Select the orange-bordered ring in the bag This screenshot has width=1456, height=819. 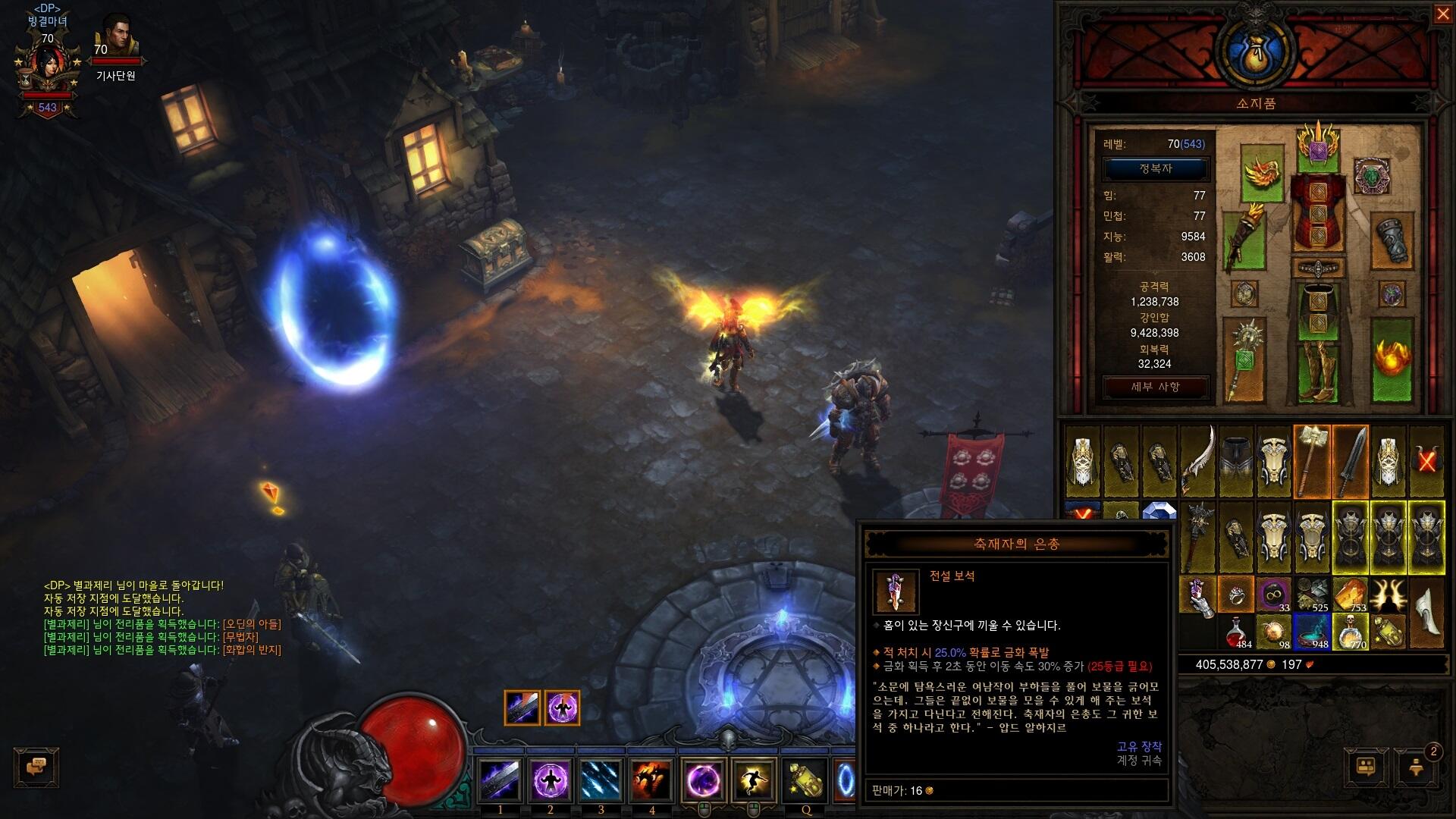1236,594
